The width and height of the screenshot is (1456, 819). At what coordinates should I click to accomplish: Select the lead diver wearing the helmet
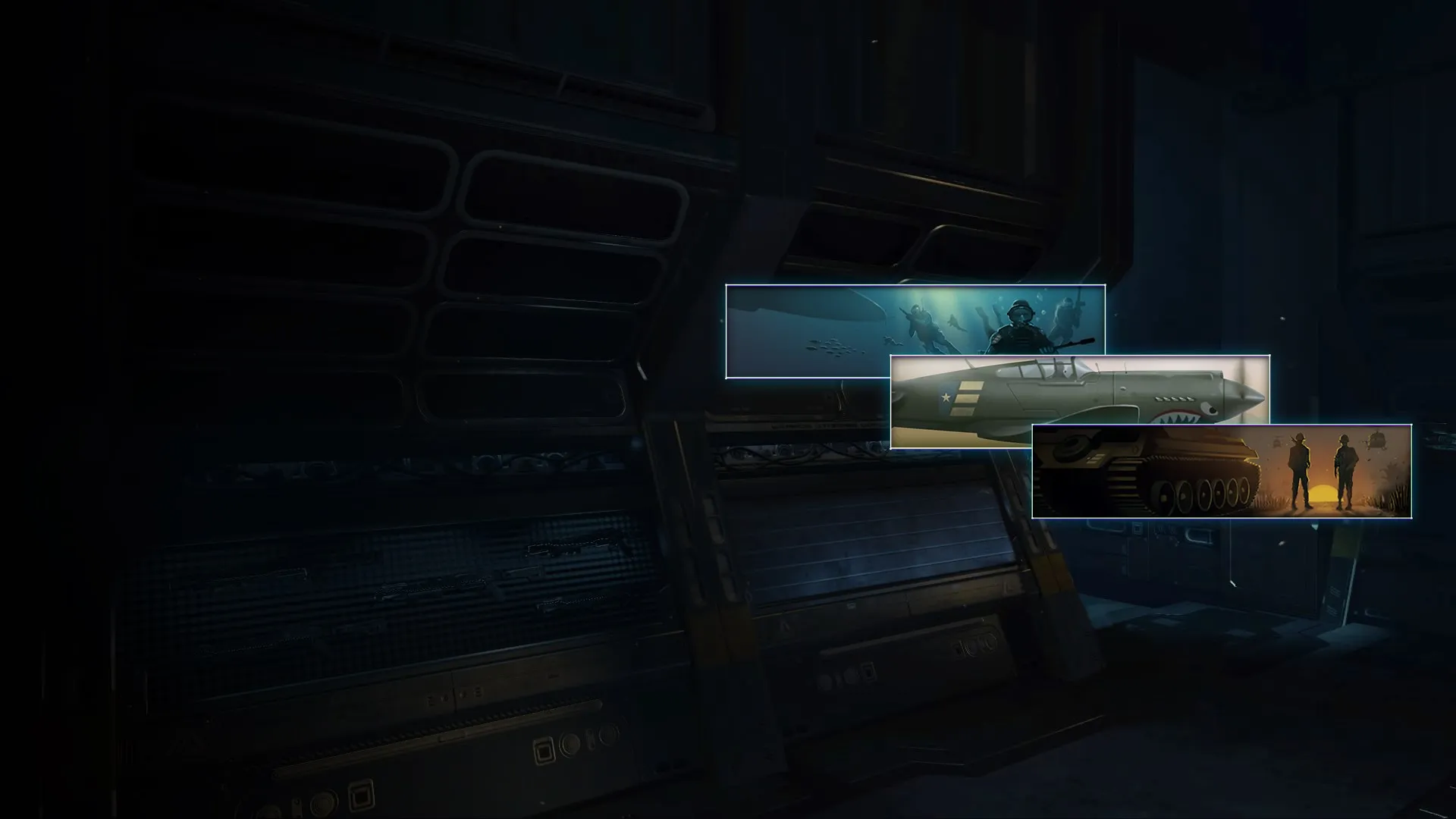tap(1018, 322)
